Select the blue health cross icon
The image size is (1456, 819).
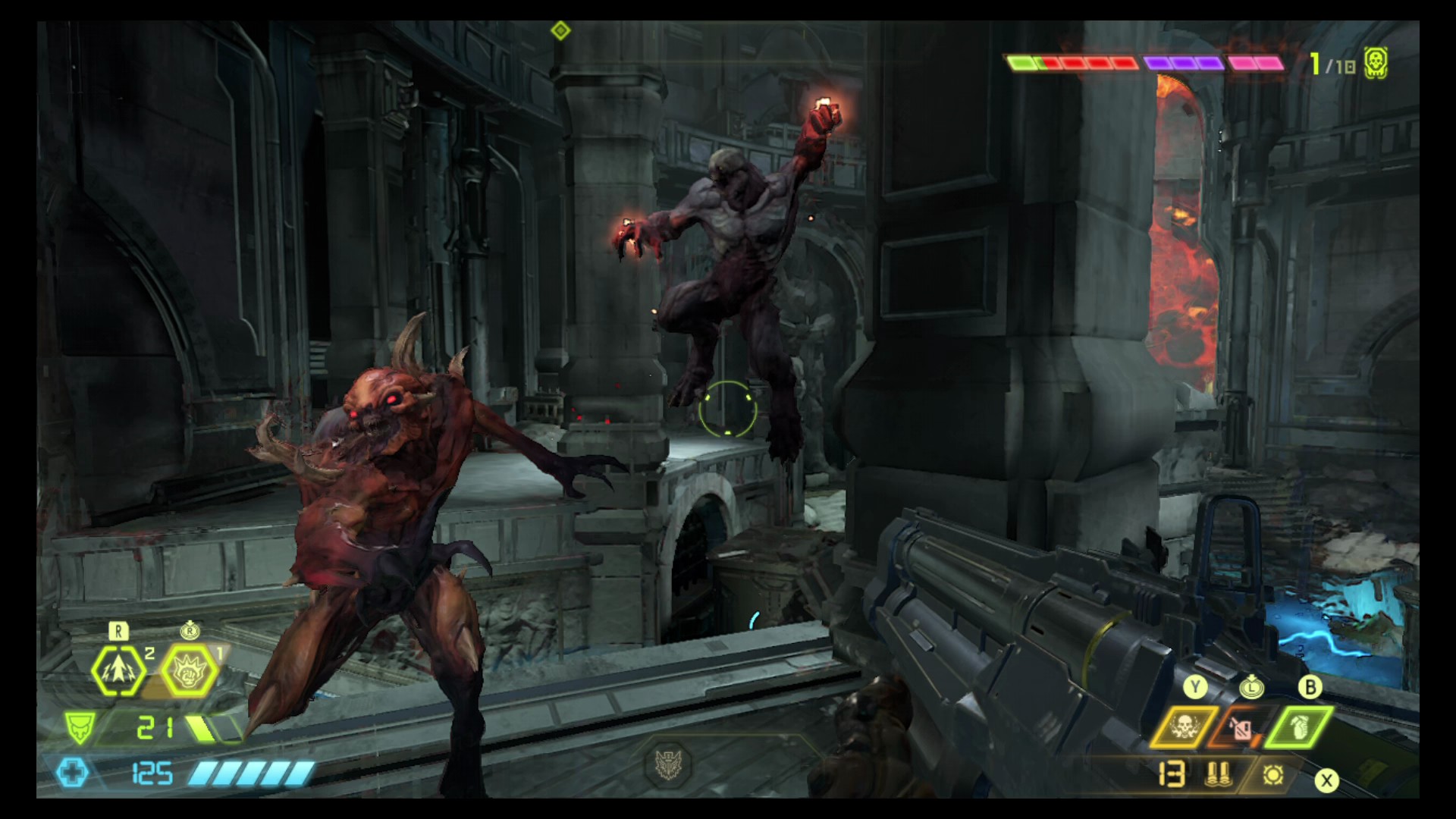coord(74,773)
